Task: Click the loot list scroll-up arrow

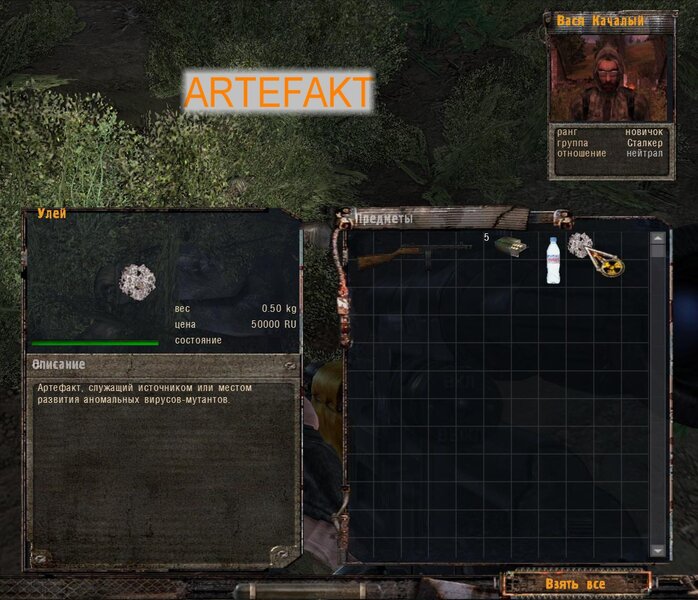Action: tap(657, 239)
